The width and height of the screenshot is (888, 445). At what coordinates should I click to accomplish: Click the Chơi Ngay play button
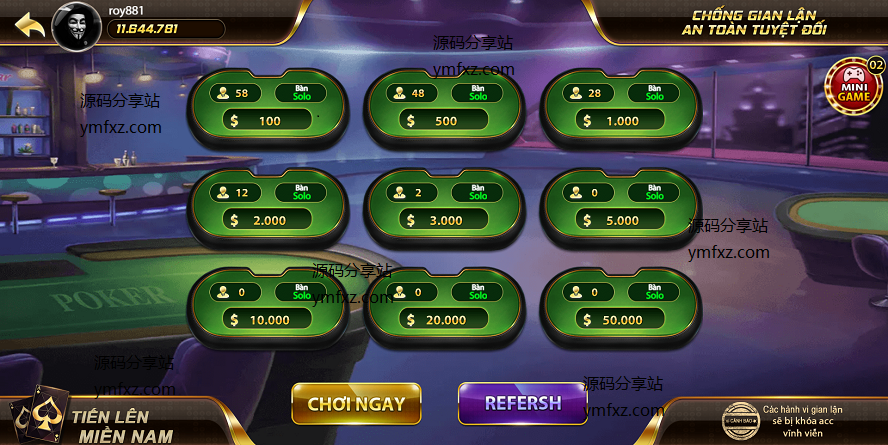(x=356, y=404)
